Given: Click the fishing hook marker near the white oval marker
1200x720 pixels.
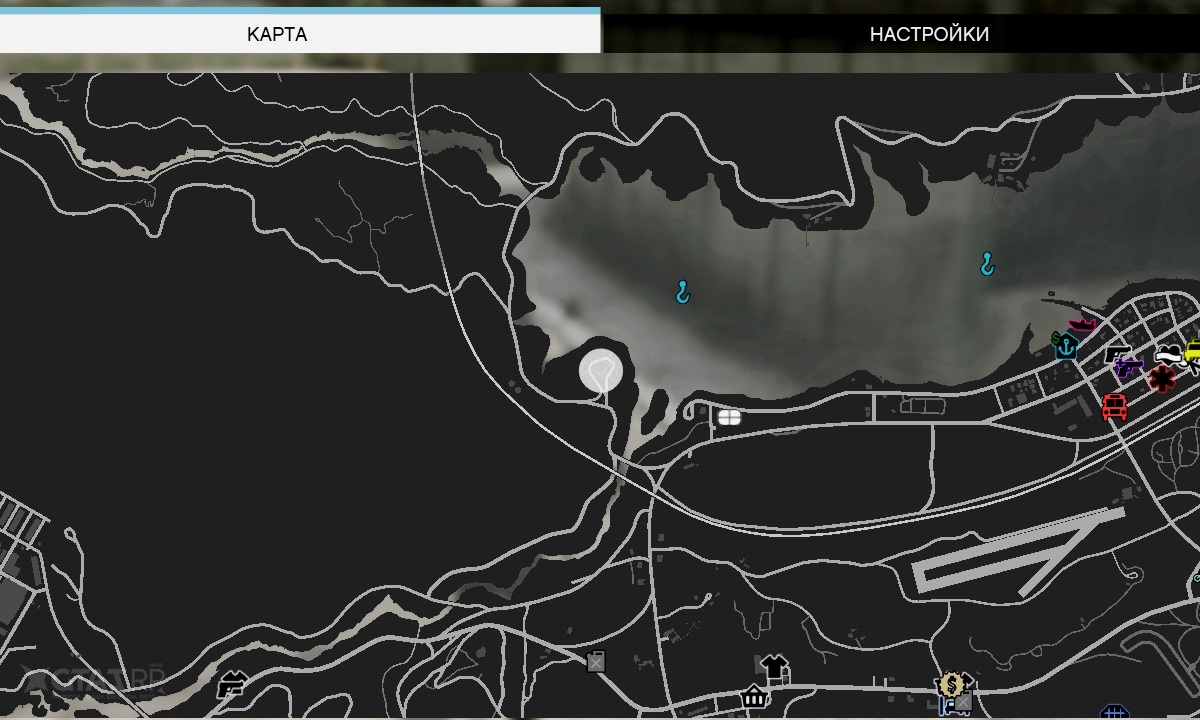Looking at the screenshot, I should 683,292.
